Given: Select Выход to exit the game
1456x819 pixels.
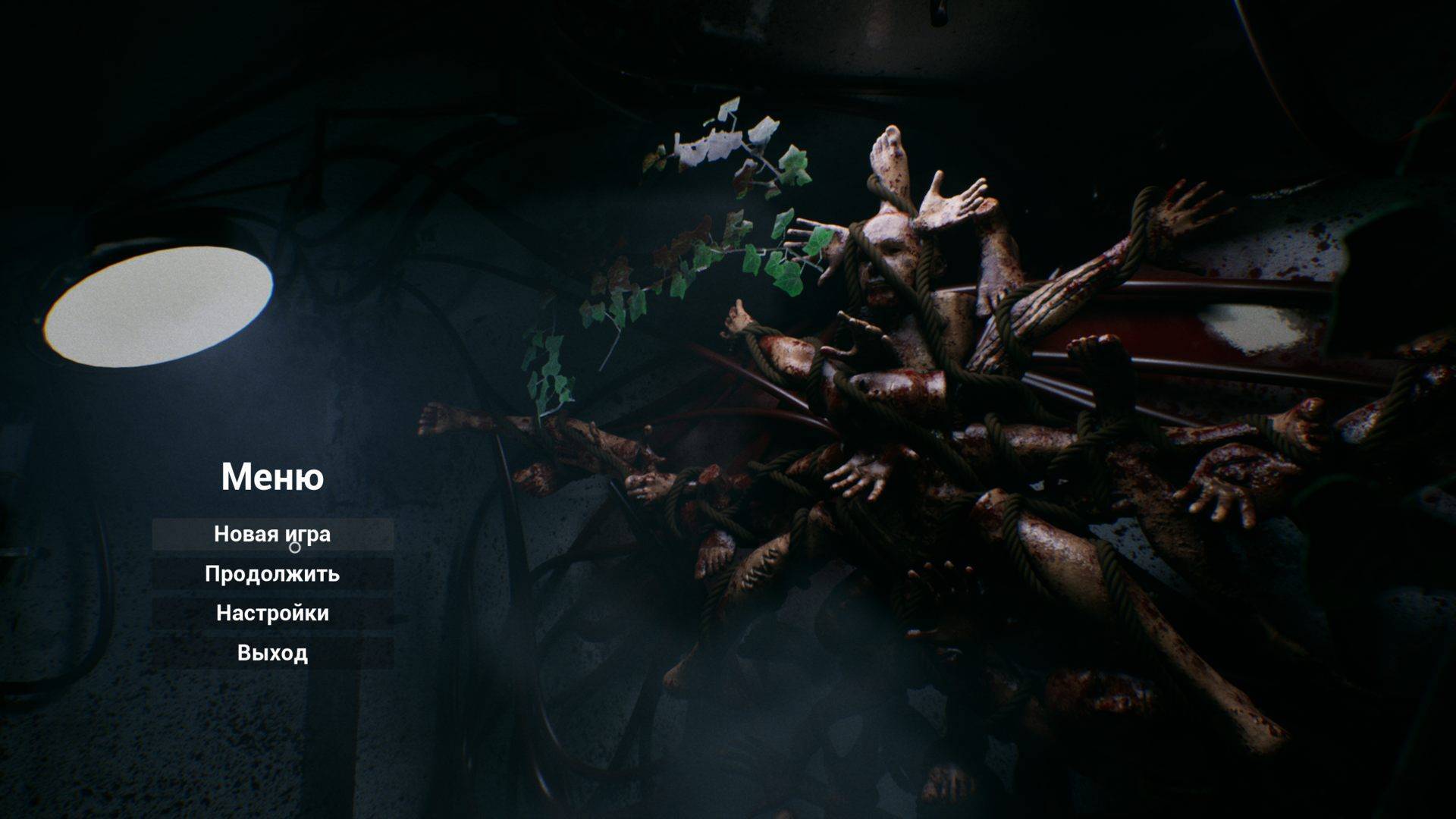Looking at the screenshot, I should [x=272, y=653].
